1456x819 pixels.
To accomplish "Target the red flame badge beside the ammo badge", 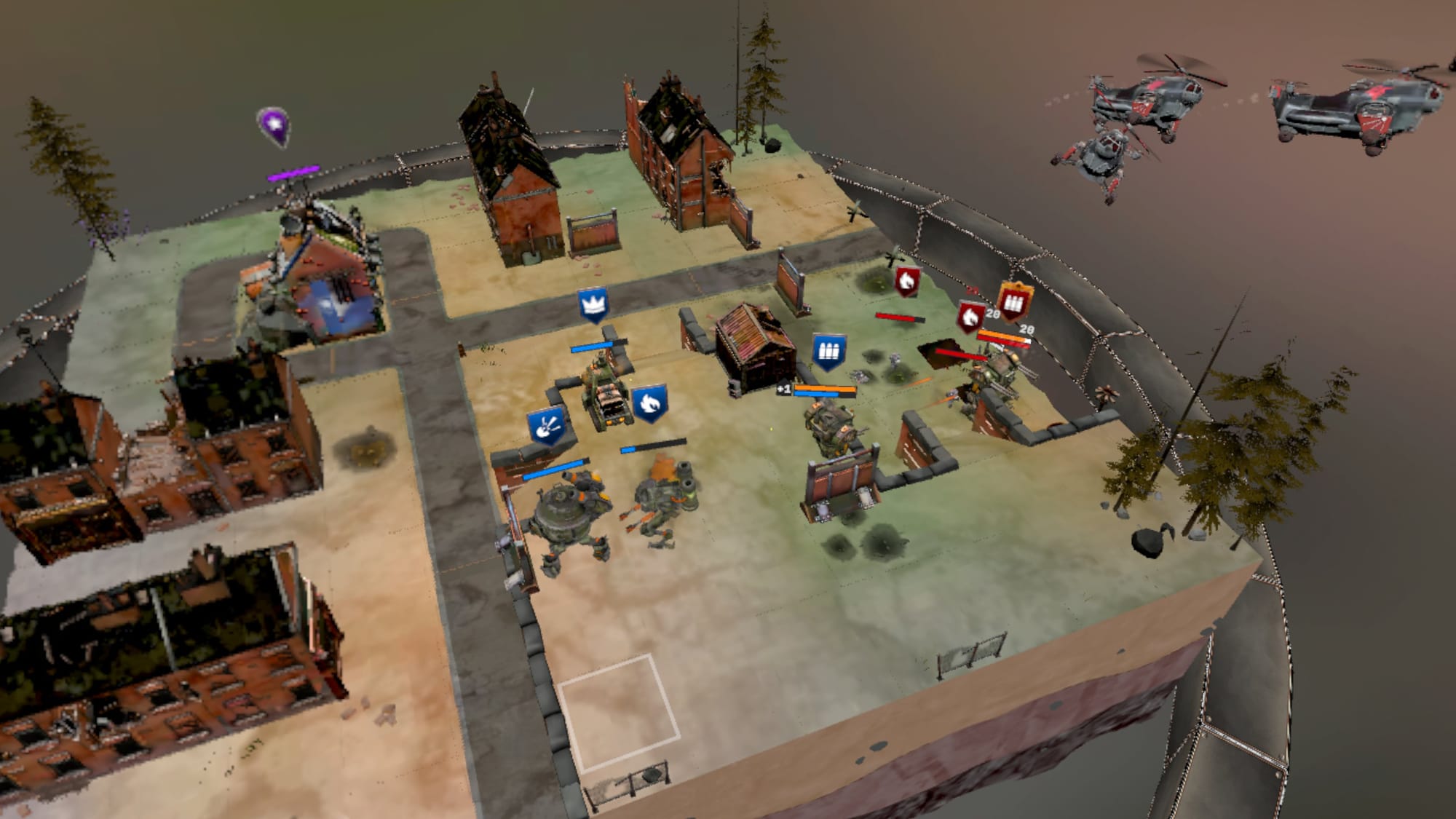I will (970, 317).
